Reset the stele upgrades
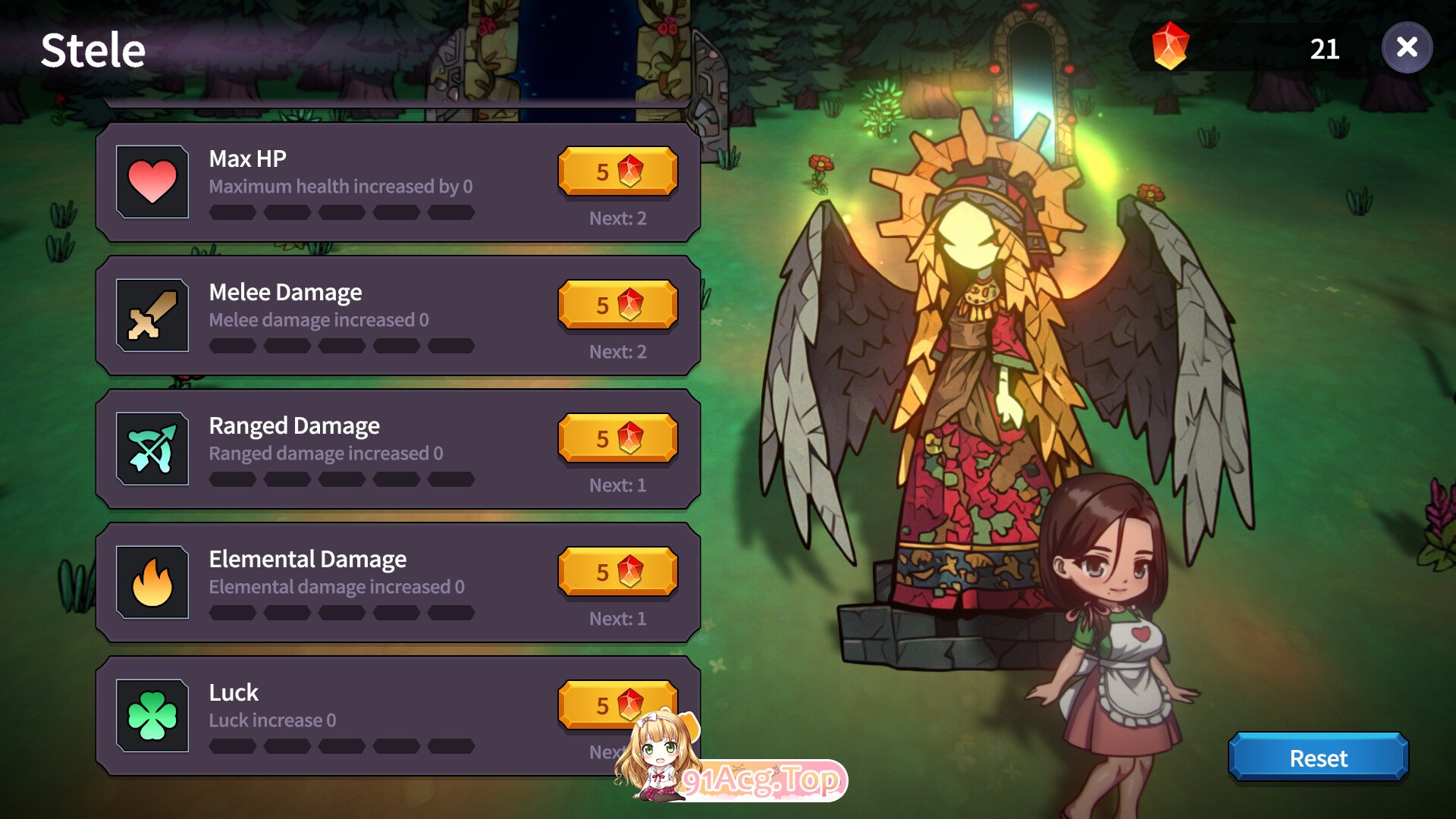This screenshot has width=1456, height=819. (1318, 758)
